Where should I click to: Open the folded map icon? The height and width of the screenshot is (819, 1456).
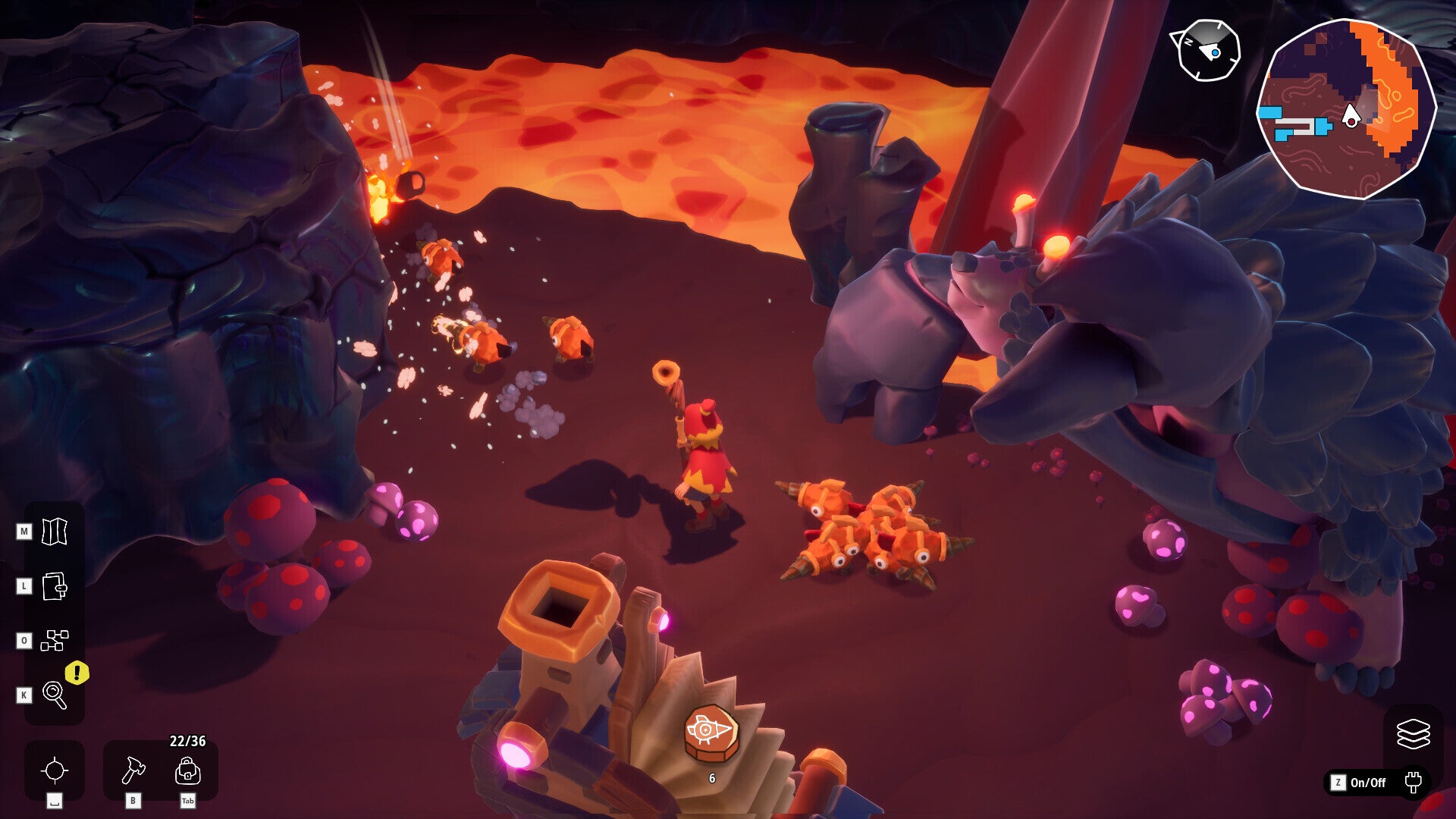coord(54,532)
